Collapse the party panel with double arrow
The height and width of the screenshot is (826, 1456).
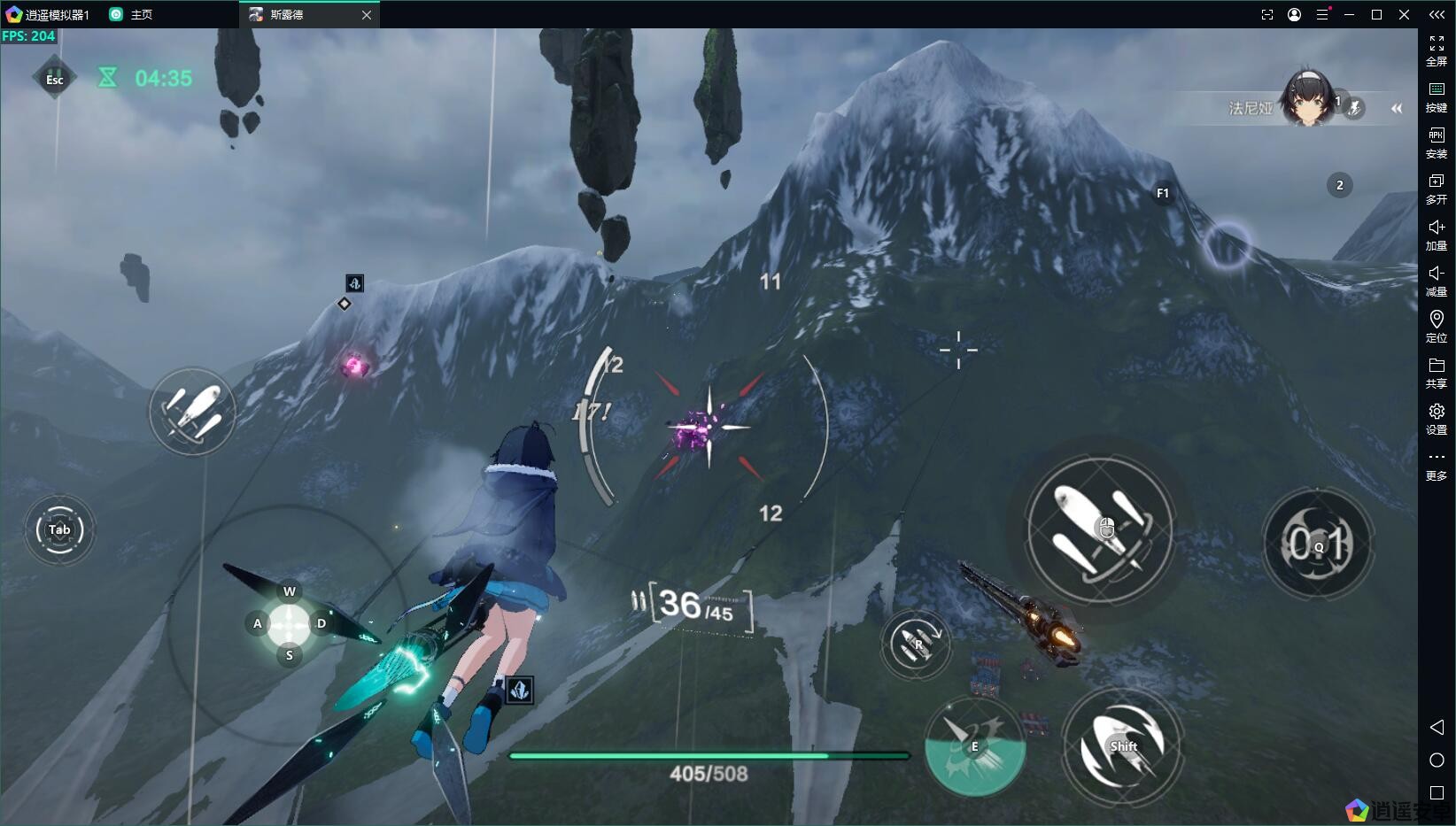click(1397, 108)
